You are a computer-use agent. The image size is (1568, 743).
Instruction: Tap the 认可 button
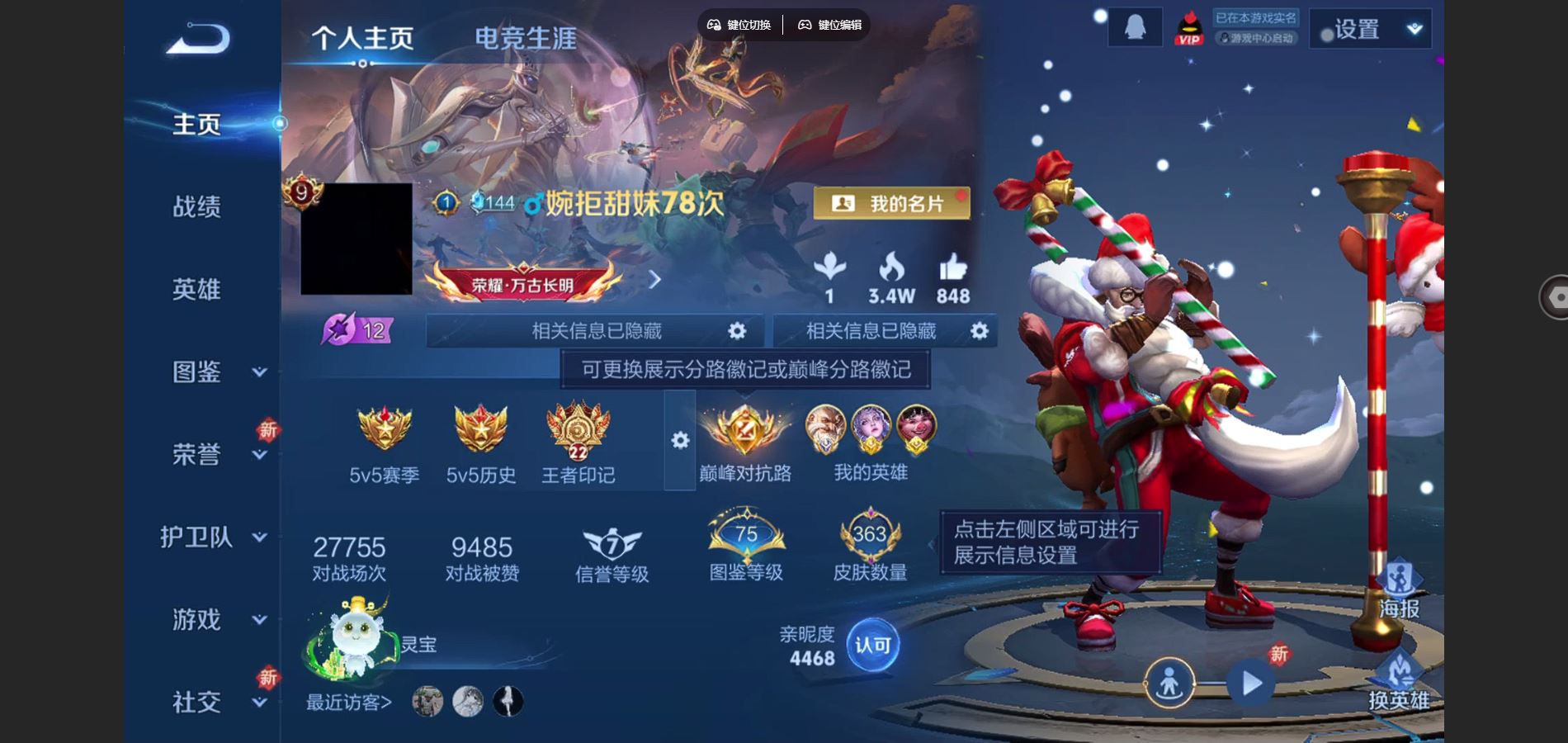872,645
